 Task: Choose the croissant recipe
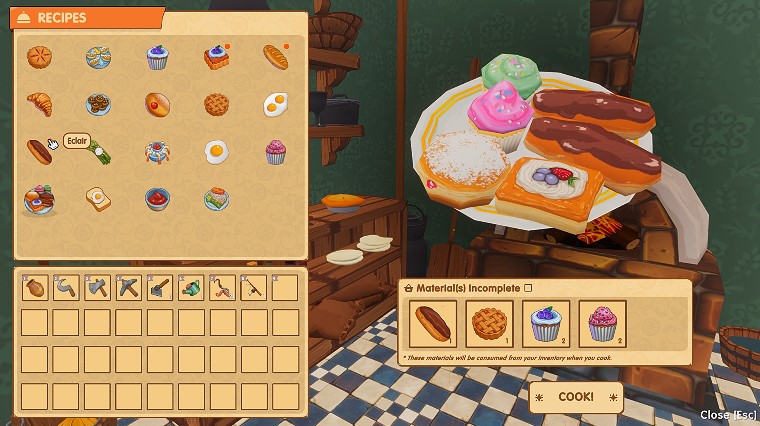(39, 104)
